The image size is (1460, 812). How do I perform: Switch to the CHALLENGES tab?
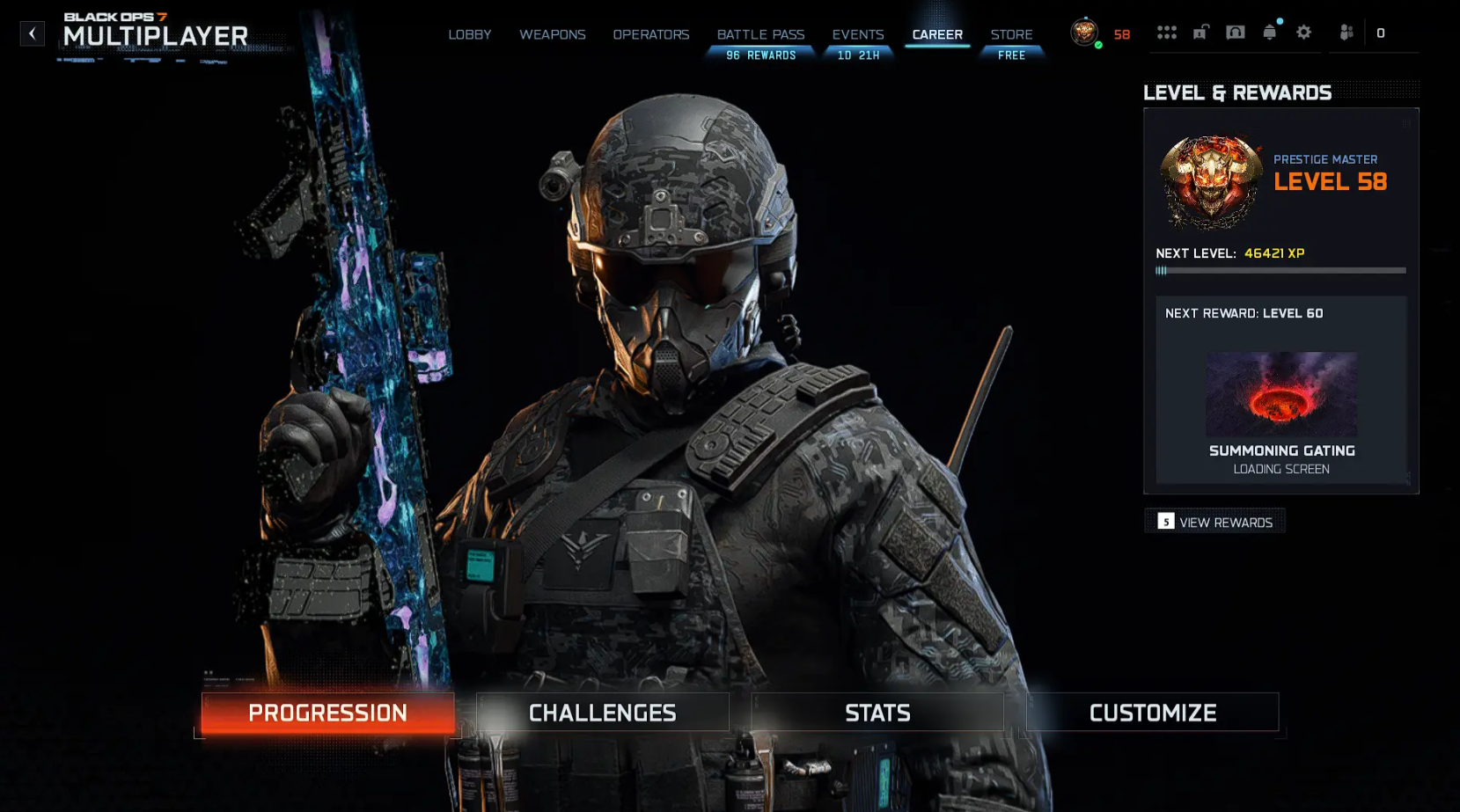pos(602,713)
